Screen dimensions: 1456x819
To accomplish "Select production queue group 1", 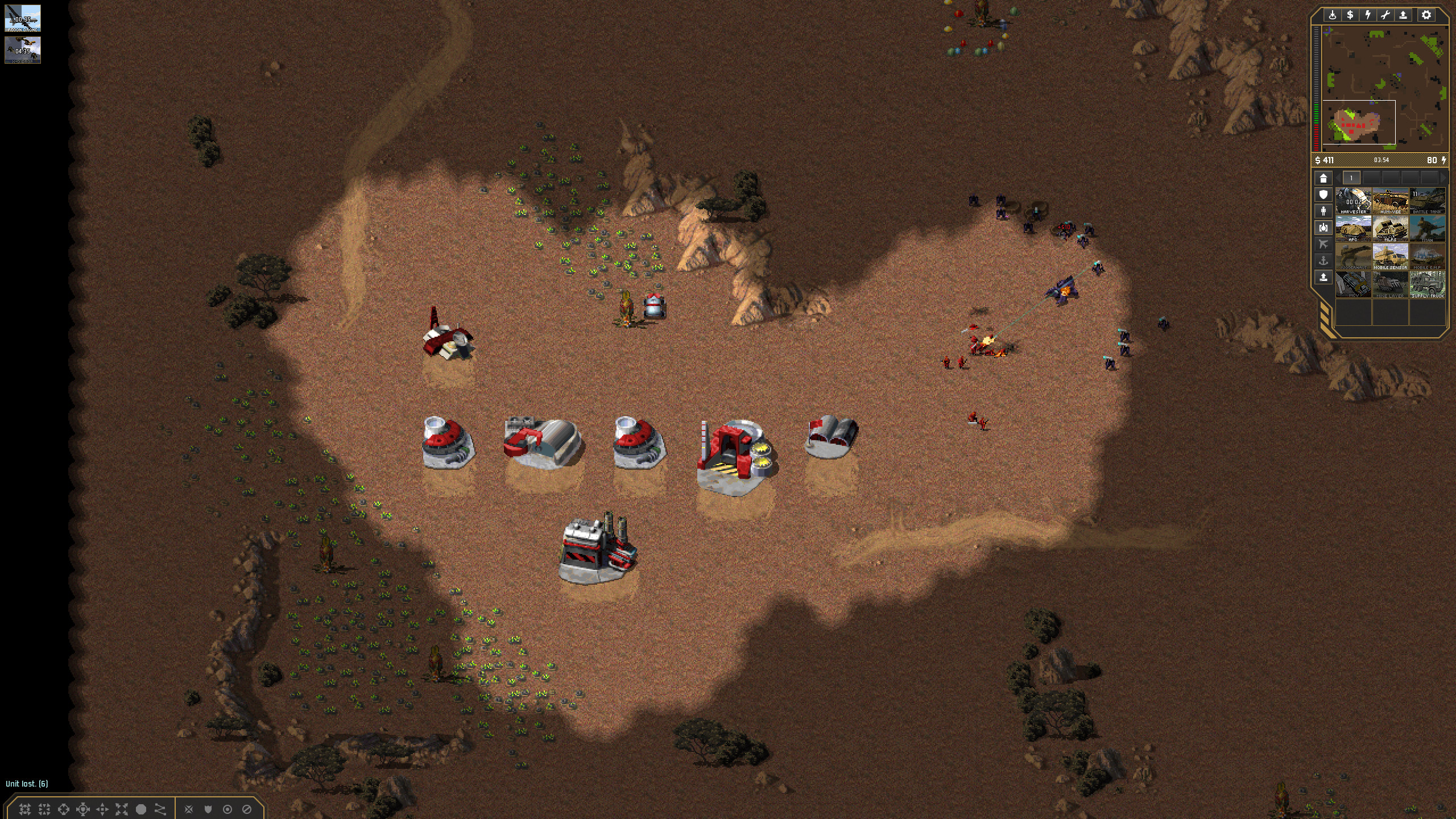I will tap(1351, 178).
